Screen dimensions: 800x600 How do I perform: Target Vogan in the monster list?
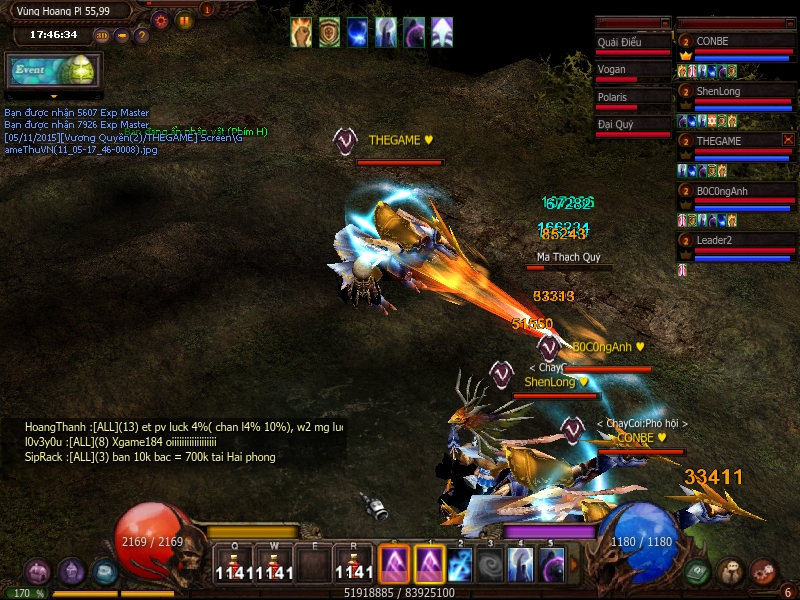[632, 70]
